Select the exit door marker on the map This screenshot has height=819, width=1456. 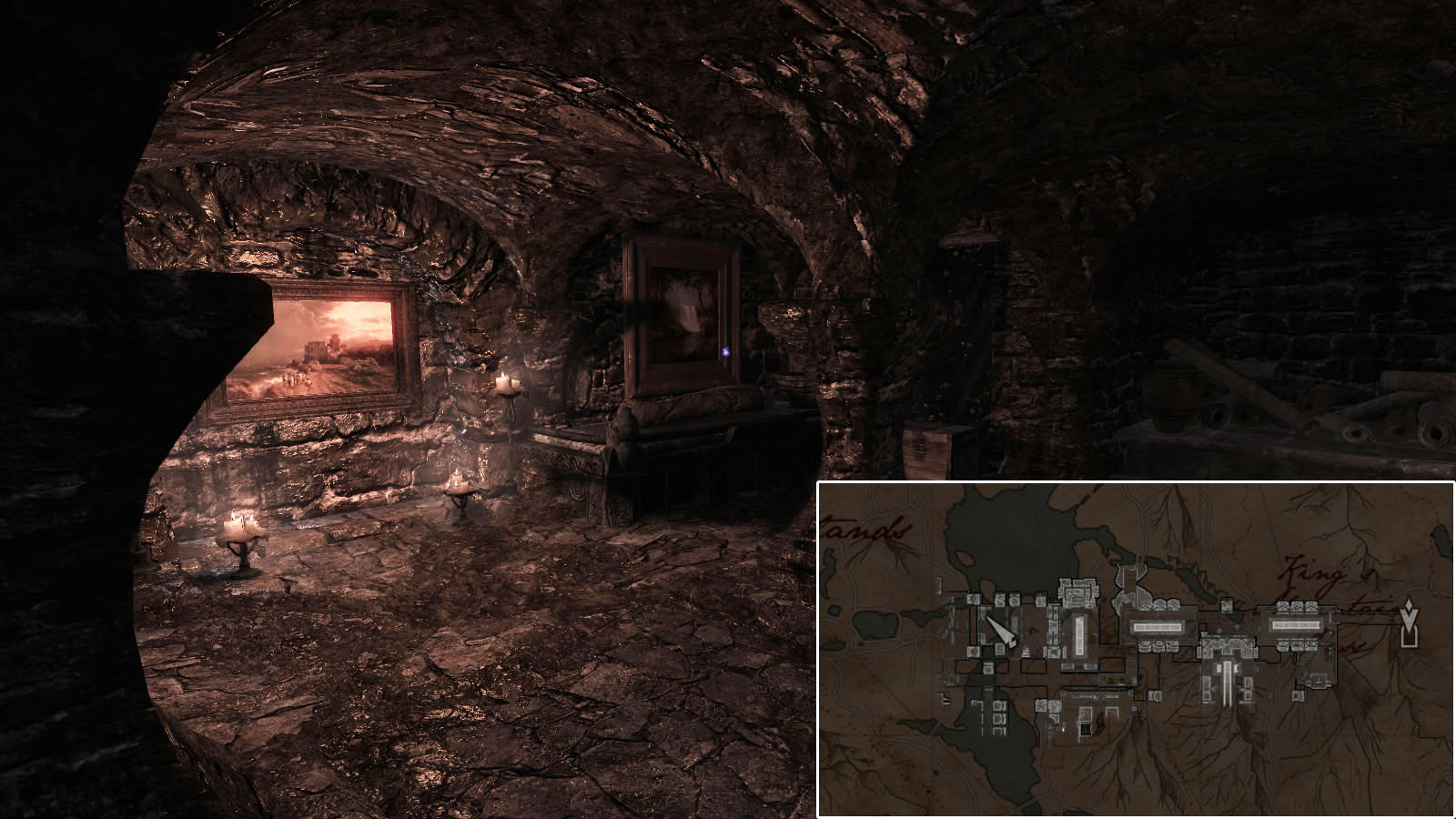(x=1410, y=625)
